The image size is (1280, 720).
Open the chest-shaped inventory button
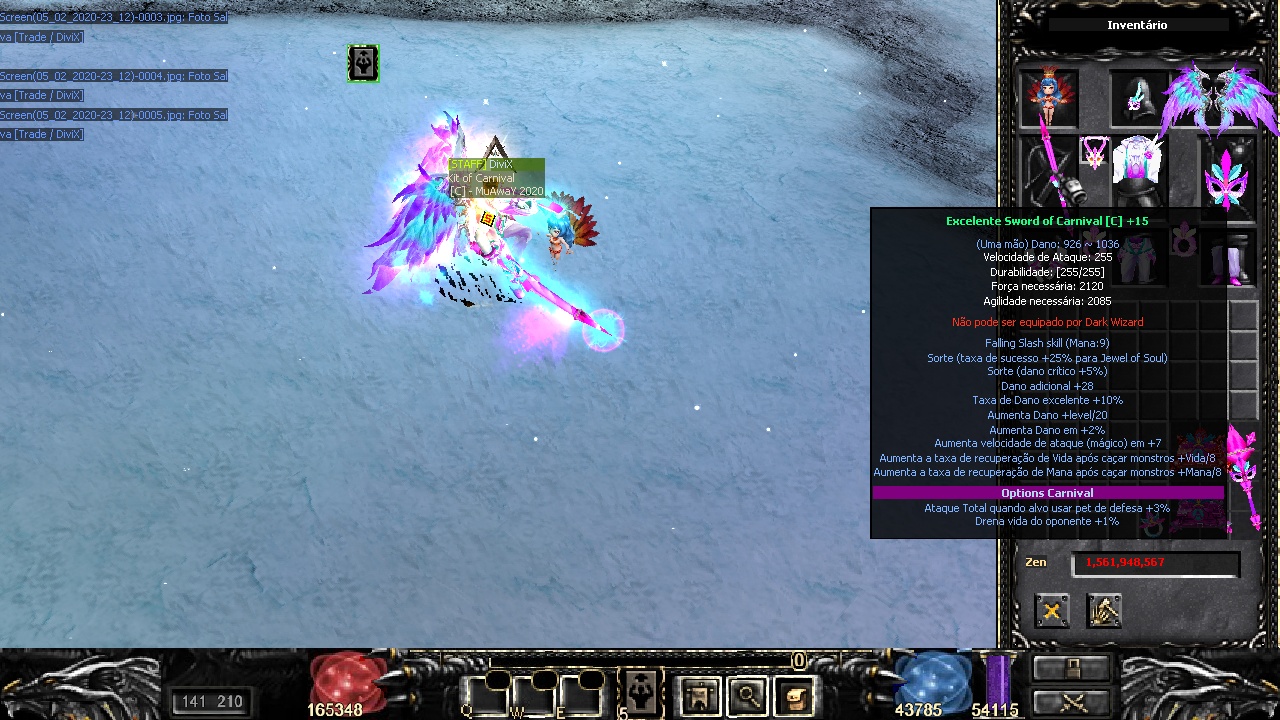tap(794, 695)
